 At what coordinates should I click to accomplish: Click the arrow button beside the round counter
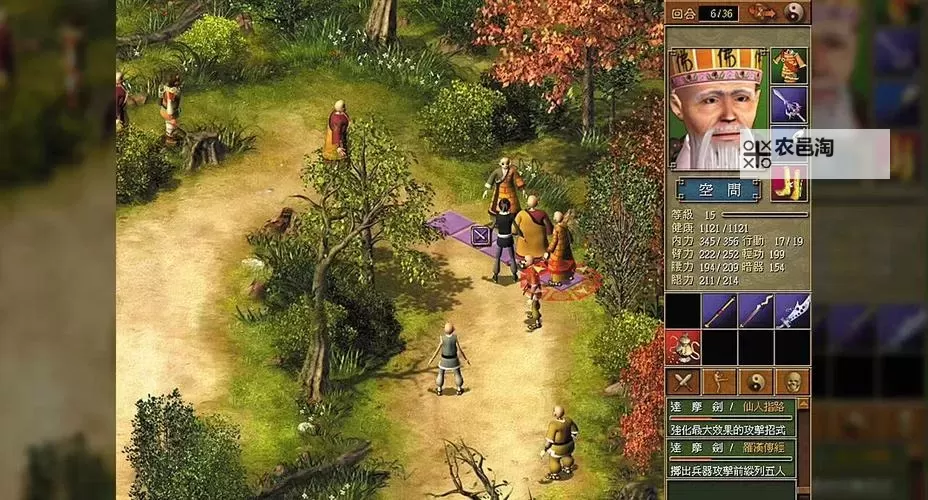click(761, 12)
